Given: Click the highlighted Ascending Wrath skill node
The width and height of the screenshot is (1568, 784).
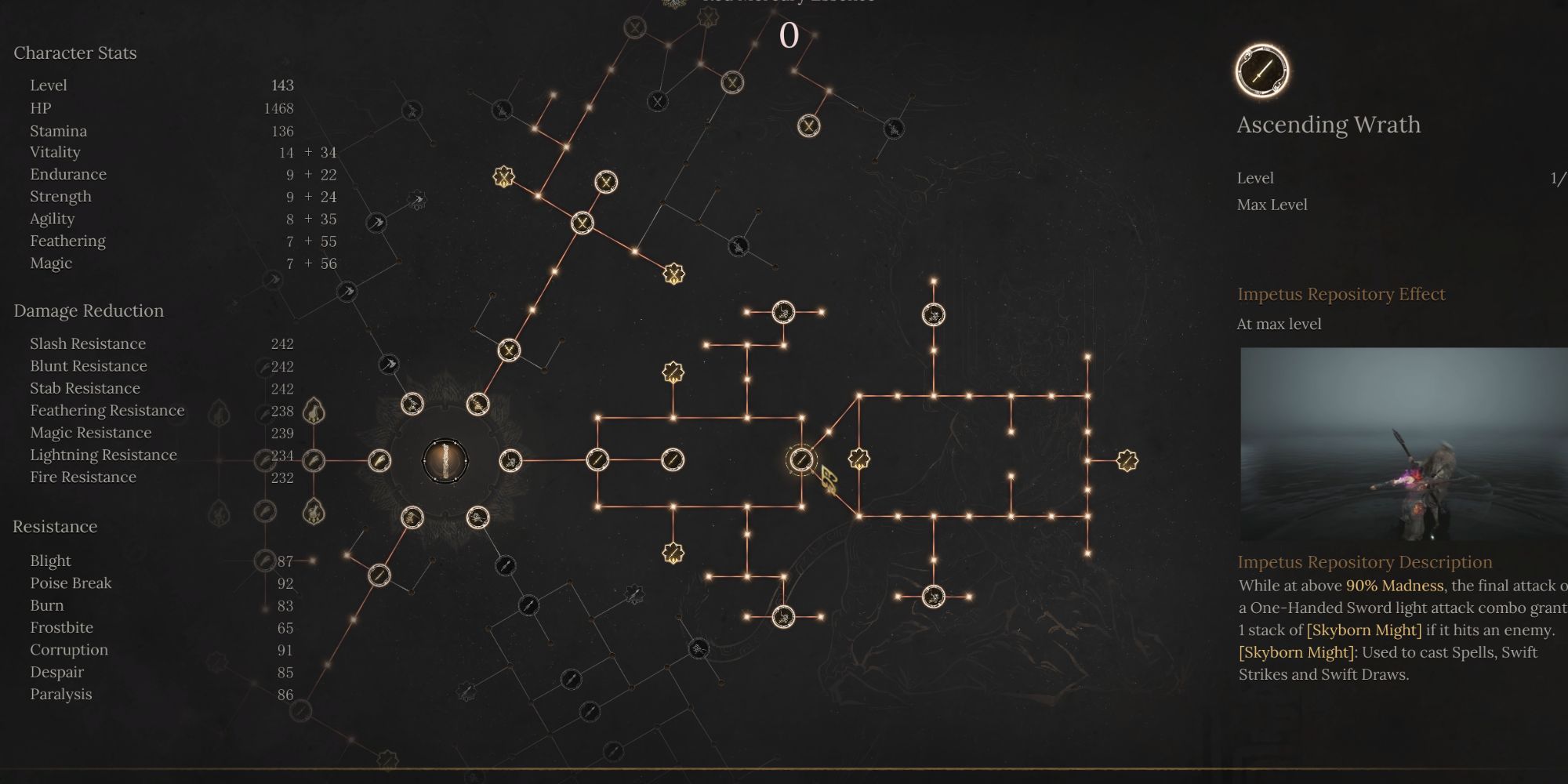Looking at the screenshot, I should pos(800,460).
